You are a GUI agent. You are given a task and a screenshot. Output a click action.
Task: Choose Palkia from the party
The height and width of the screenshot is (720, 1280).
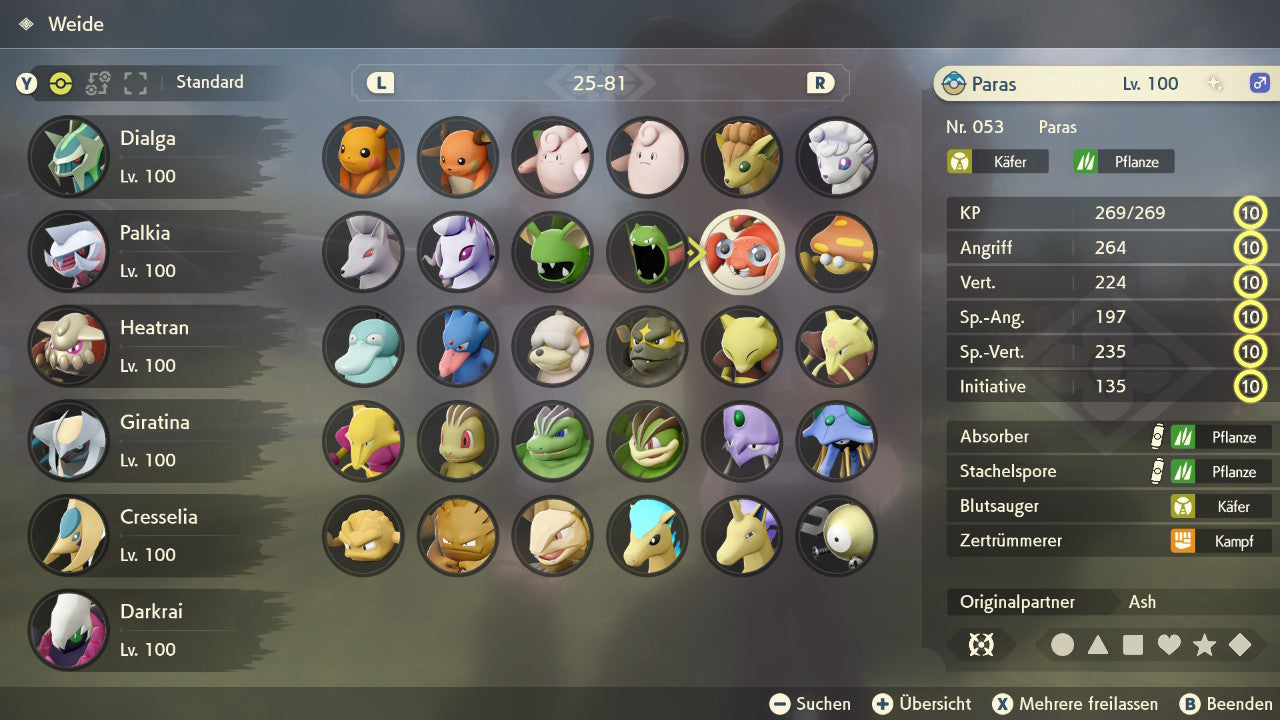150,251
